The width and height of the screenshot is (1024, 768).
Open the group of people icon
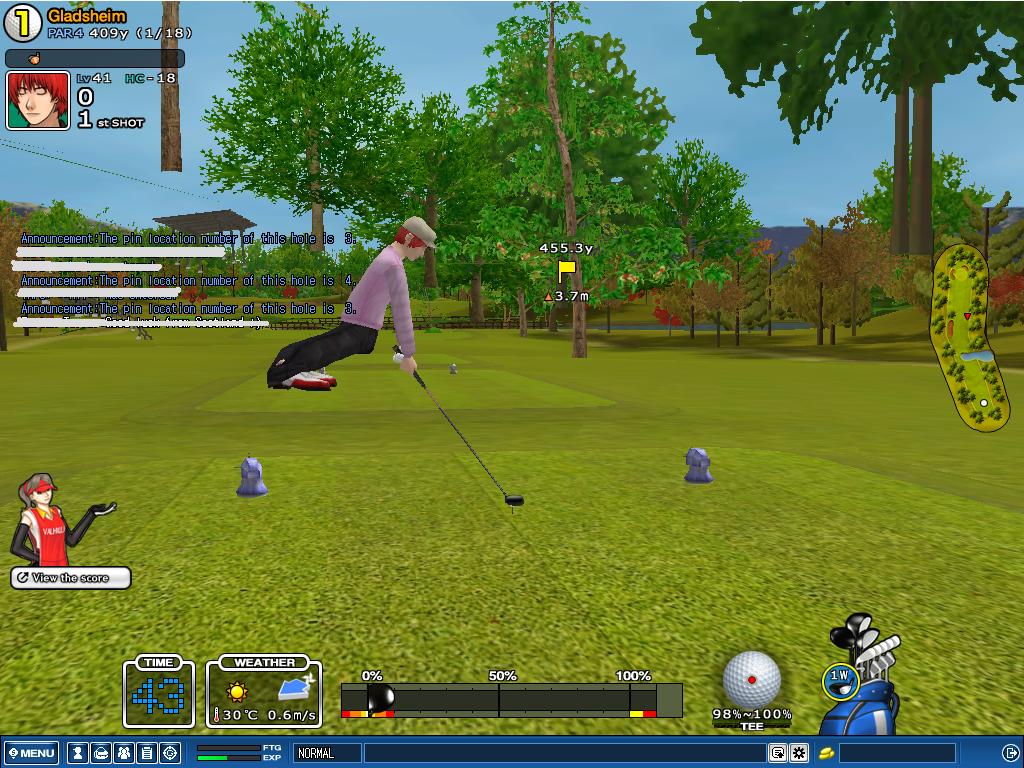[x=124, y=753]
